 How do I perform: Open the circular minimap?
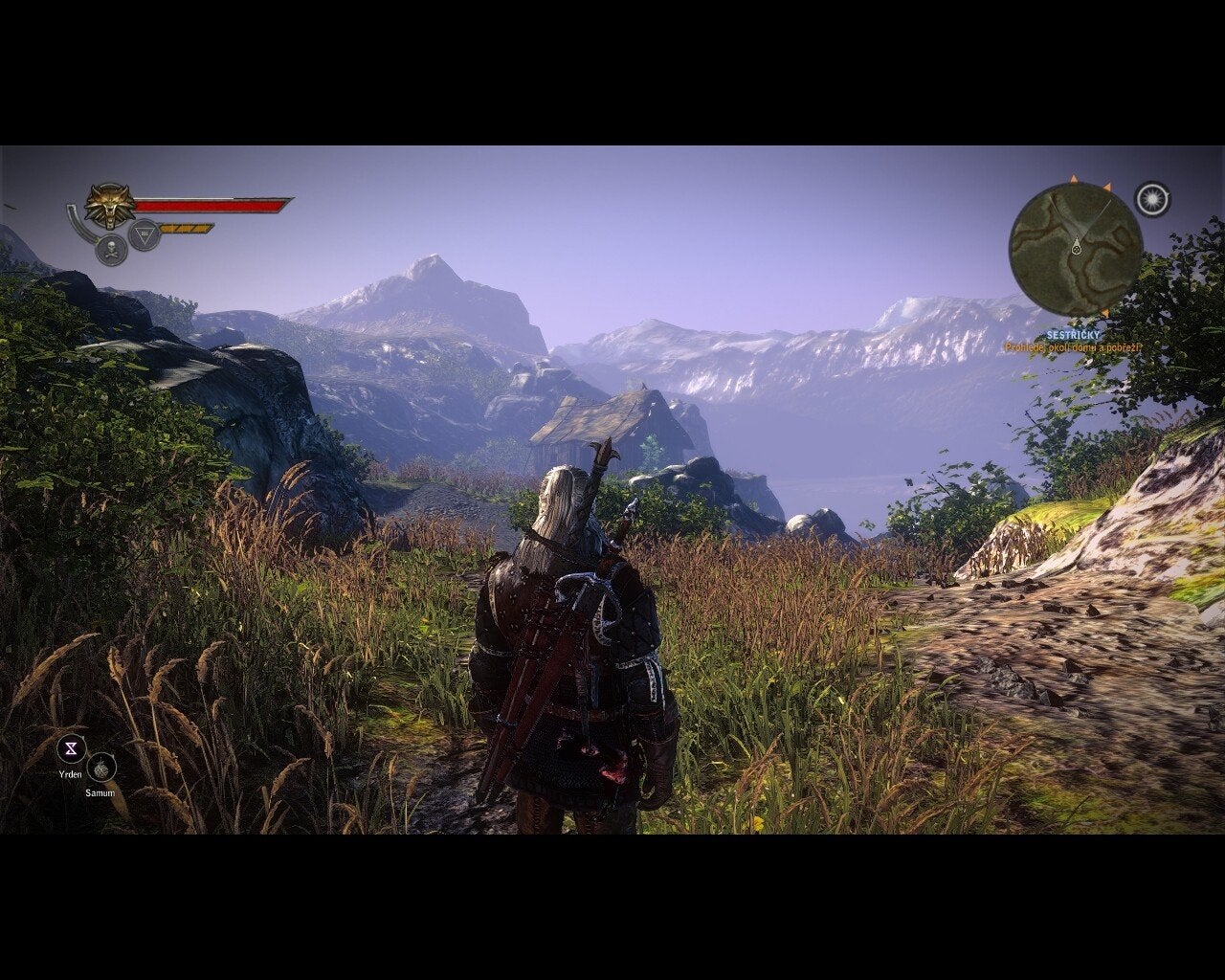coord(1076,249)
